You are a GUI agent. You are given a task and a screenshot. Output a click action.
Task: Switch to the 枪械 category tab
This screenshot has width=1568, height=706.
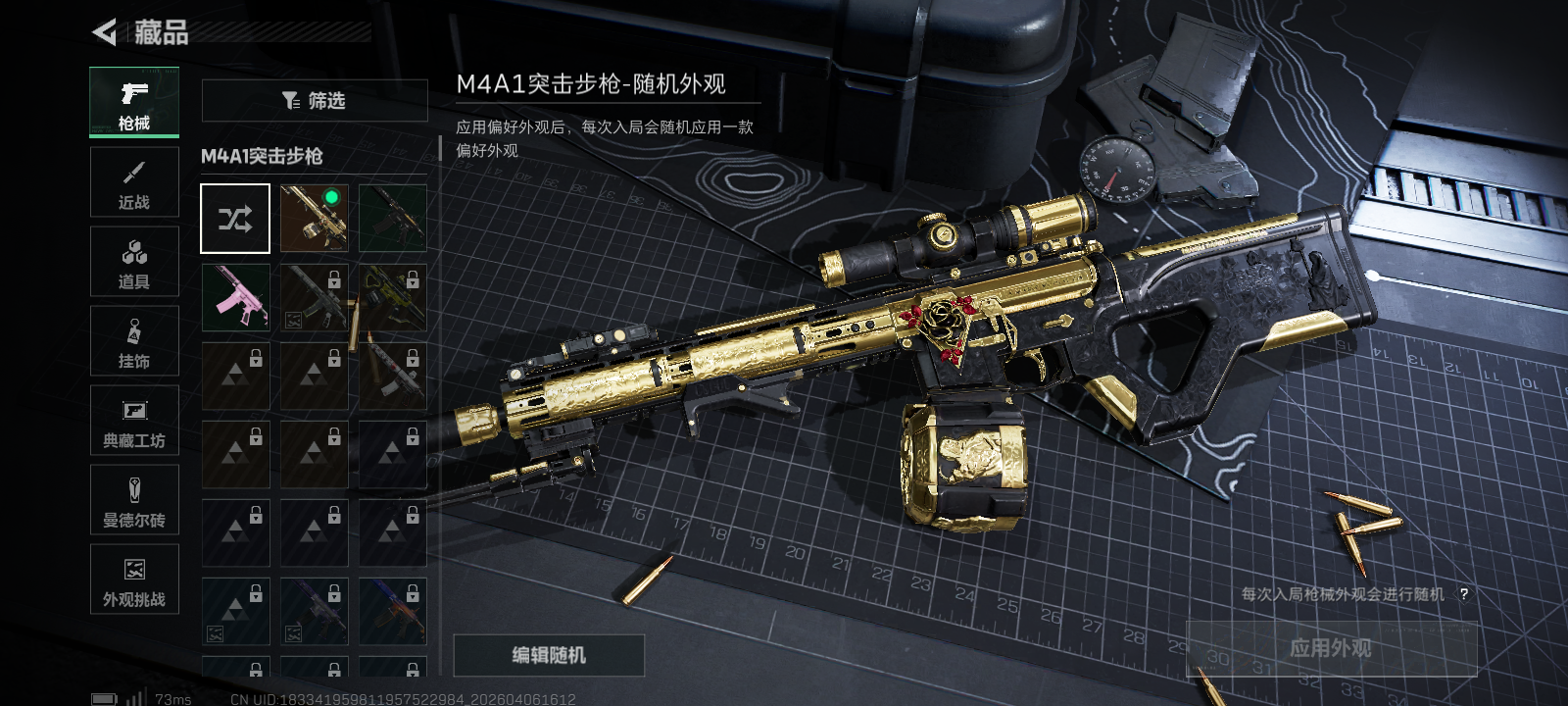click(134, 102)
